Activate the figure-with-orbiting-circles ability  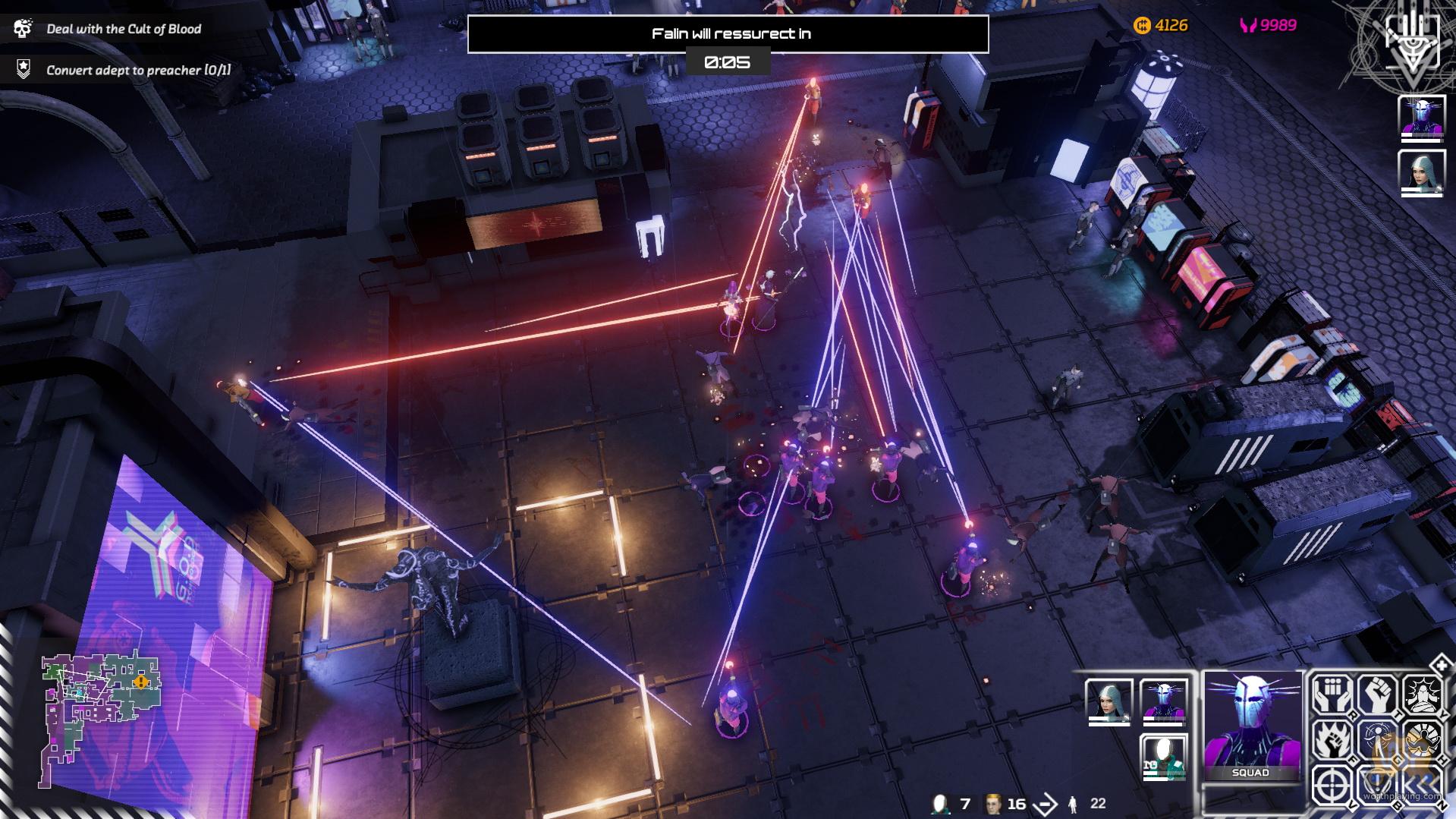pyautogui.click(x=1376, y=739)
